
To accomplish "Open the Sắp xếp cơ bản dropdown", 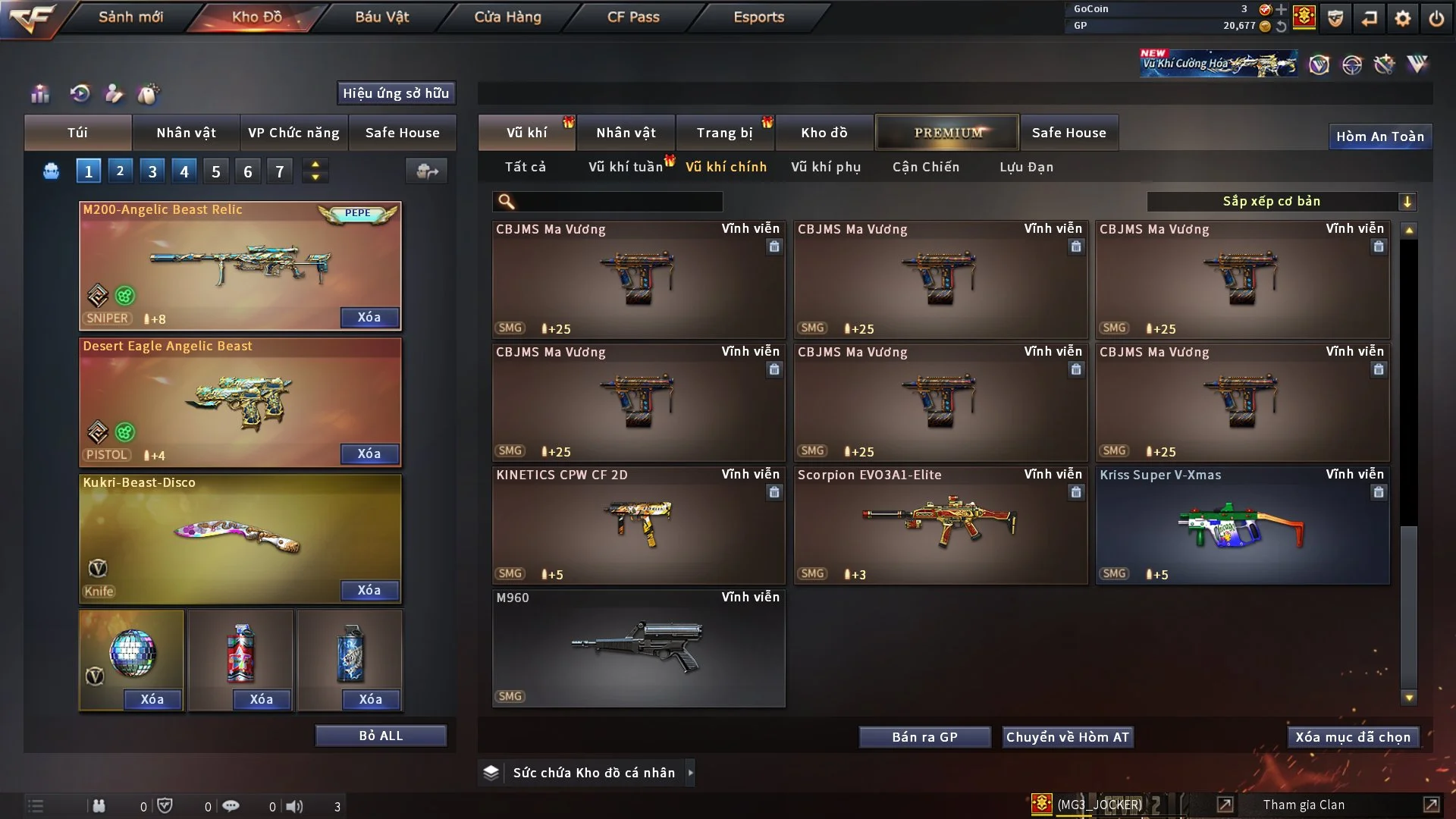I will pos(1281,202).
